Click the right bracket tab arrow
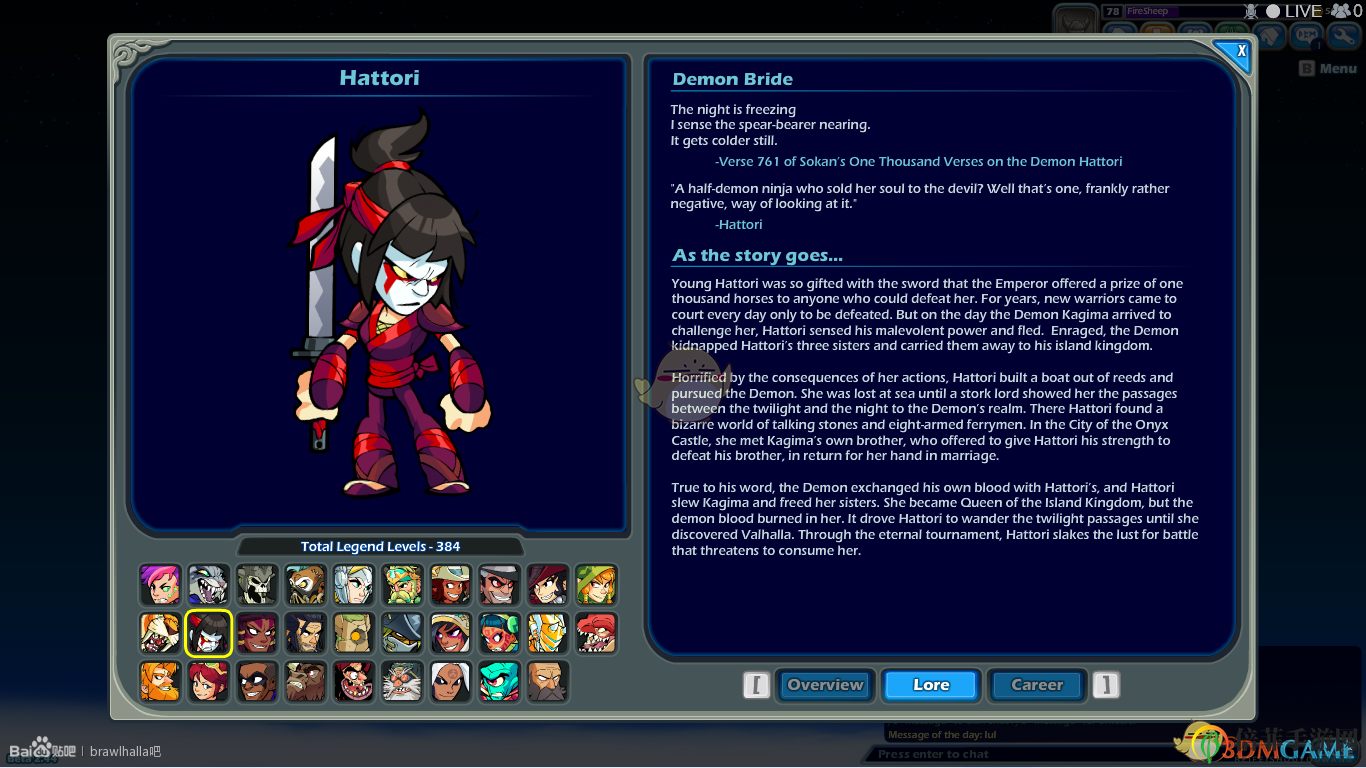1366x768 pixels. [x=1105, y=685]
